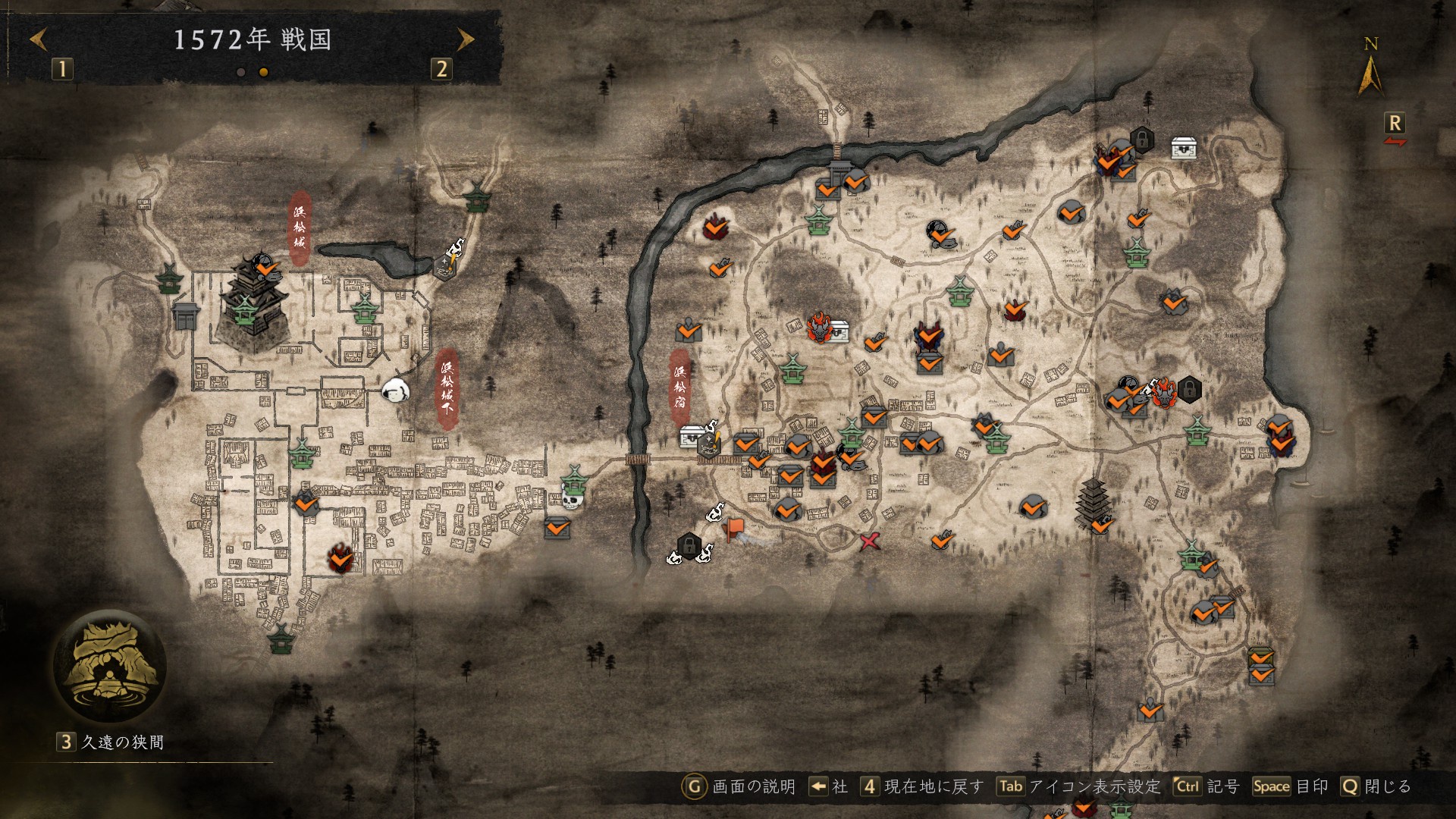
Task: Choose the five-story pagoda map marker
Action: pos(1093,502)
